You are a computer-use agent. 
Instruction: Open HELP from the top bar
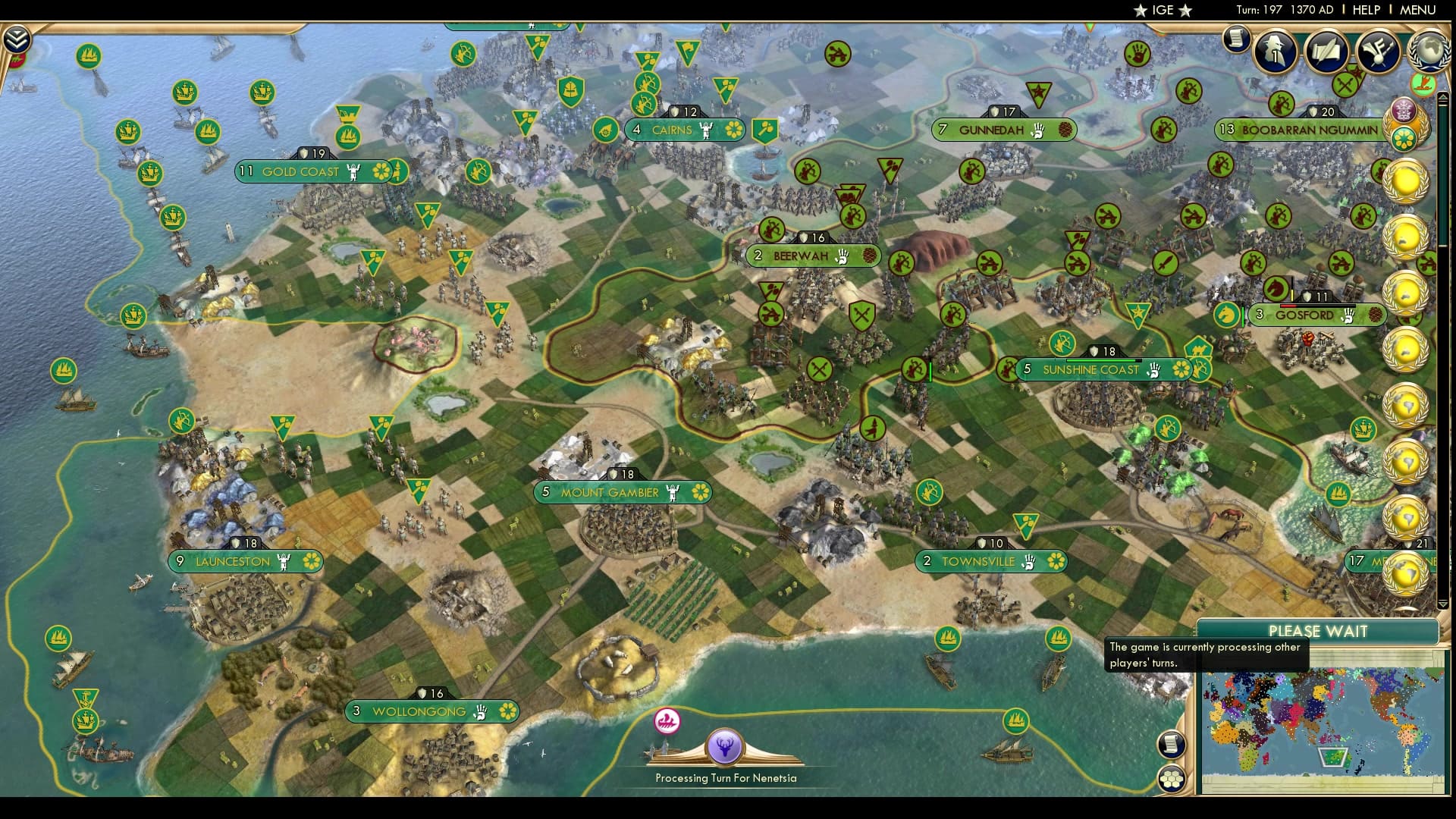(x=1365, y=10)
